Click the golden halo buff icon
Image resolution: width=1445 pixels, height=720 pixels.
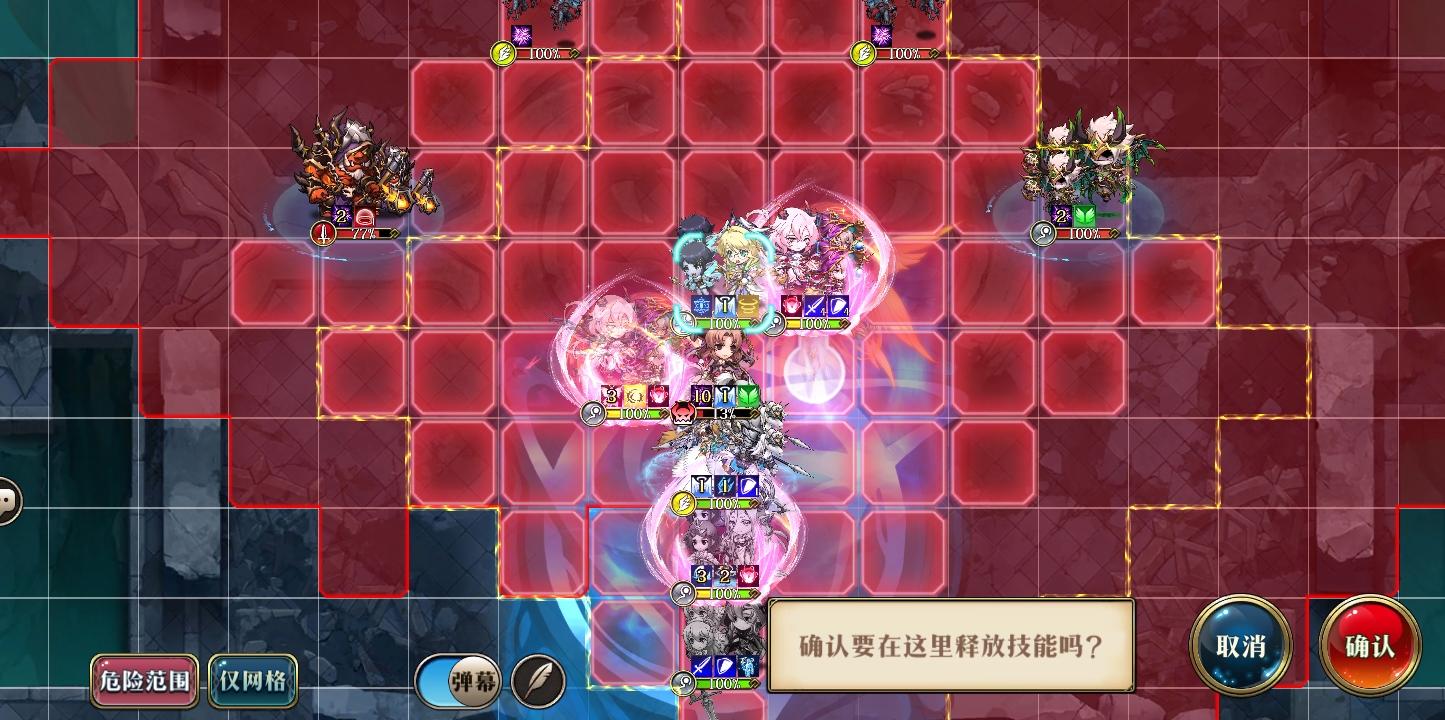[x=748, y=304]
